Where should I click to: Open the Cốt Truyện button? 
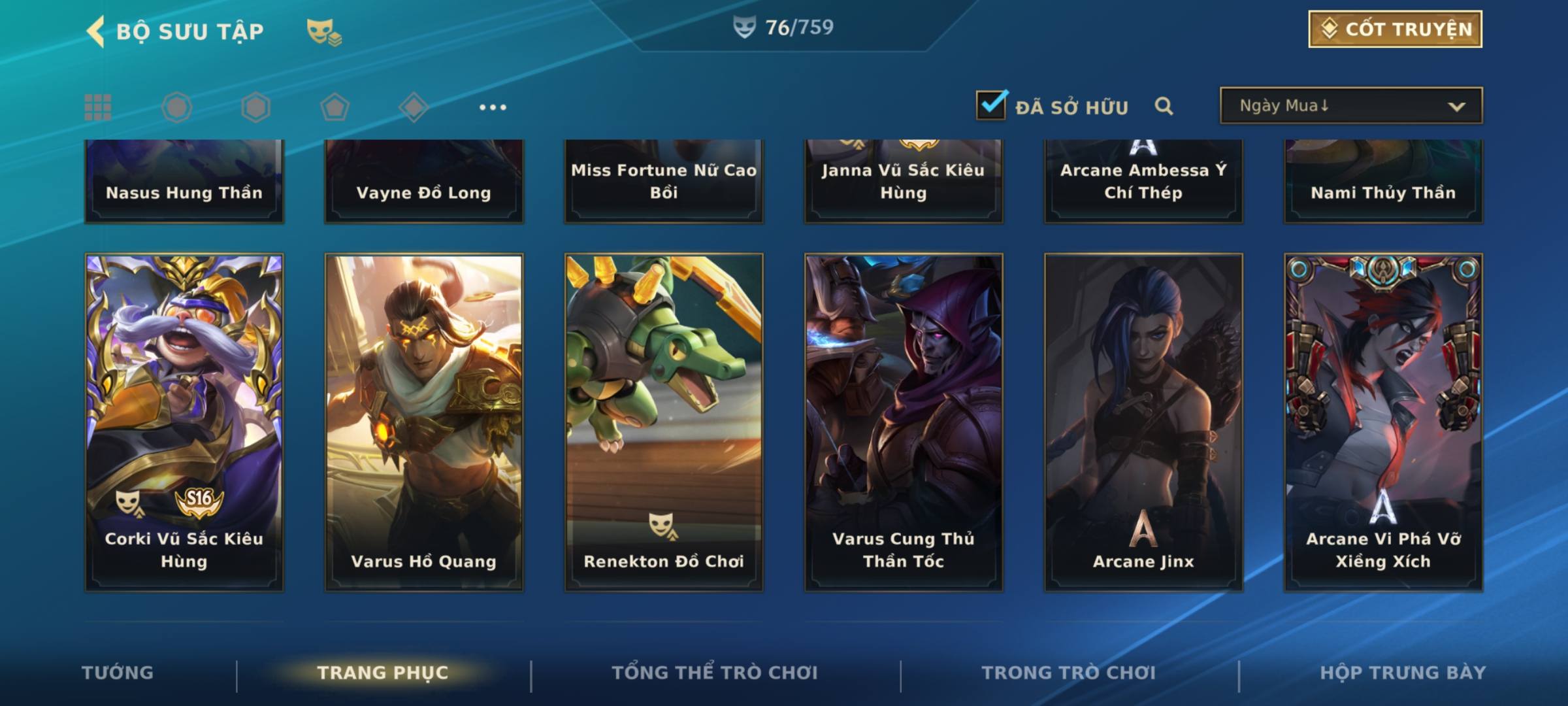click(x=1395, y=29)
